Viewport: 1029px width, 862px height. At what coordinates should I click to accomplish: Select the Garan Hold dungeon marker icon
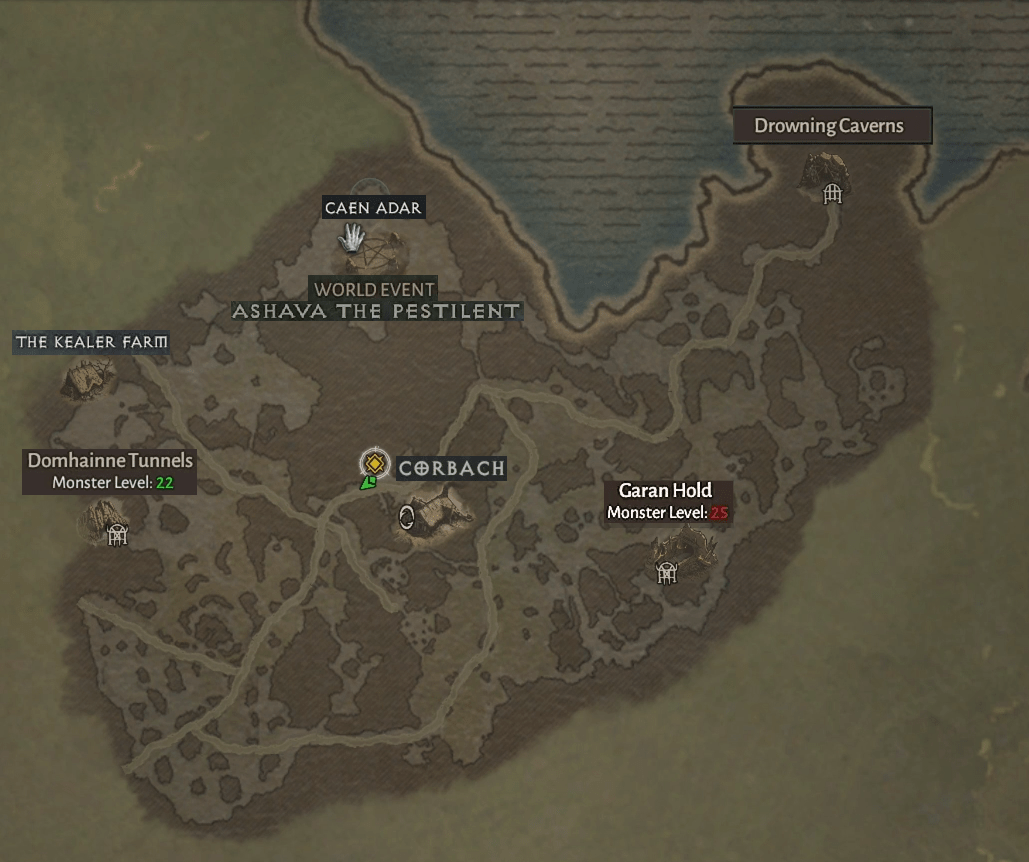click(667, 571)
